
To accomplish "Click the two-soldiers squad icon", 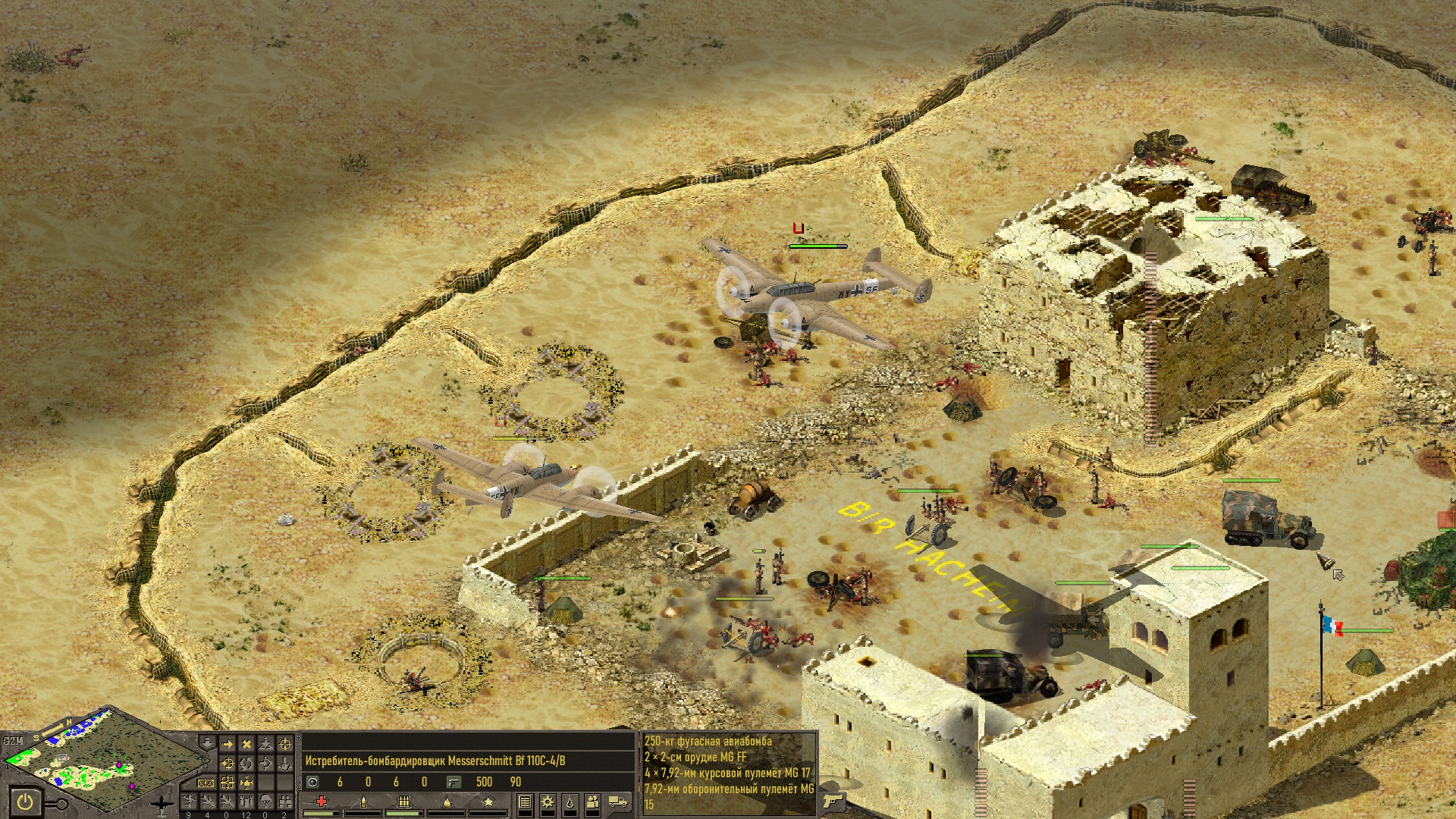I will click(593, 802).
